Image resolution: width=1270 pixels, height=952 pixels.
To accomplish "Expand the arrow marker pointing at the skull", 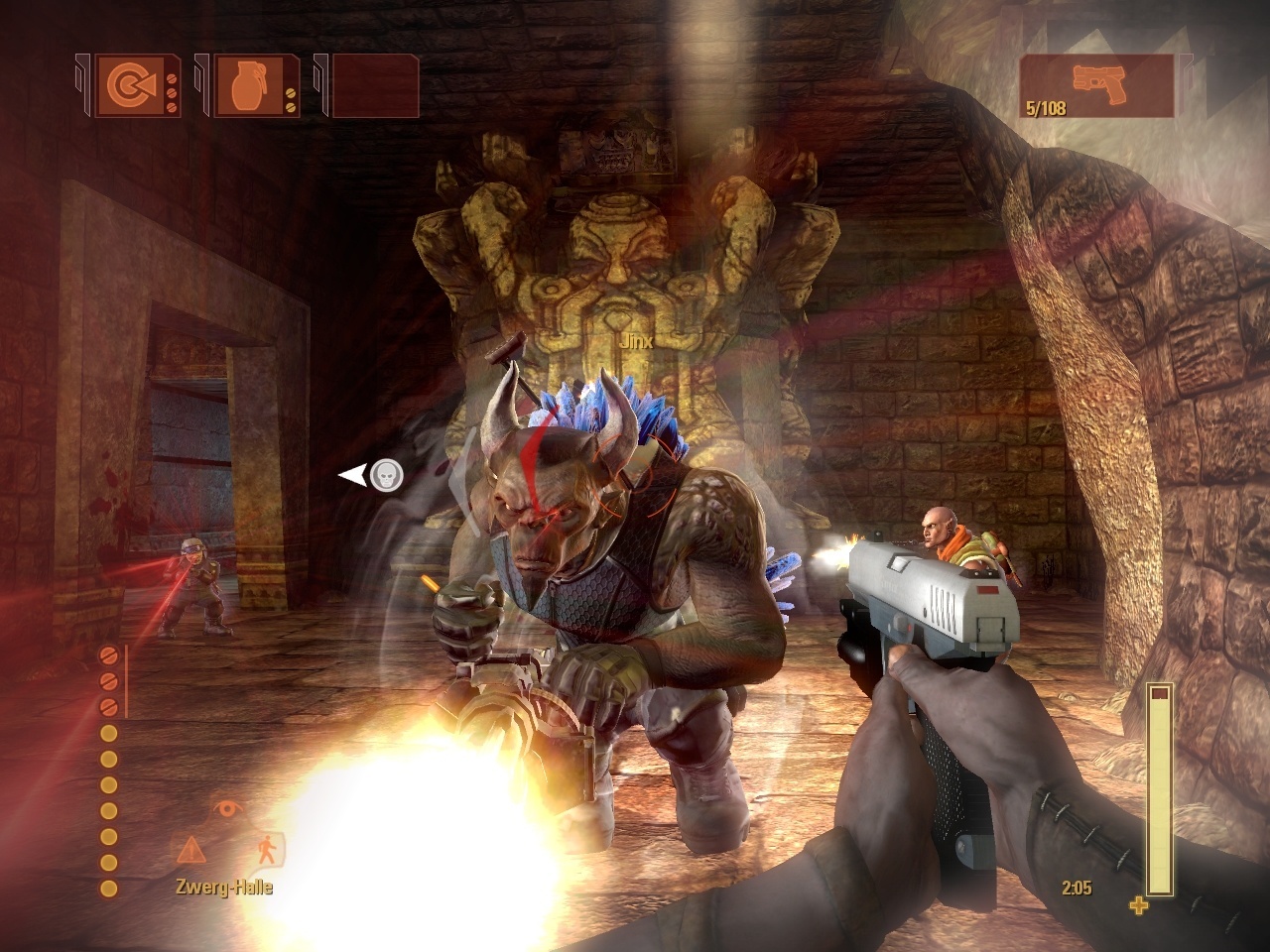I will [352, 476].
